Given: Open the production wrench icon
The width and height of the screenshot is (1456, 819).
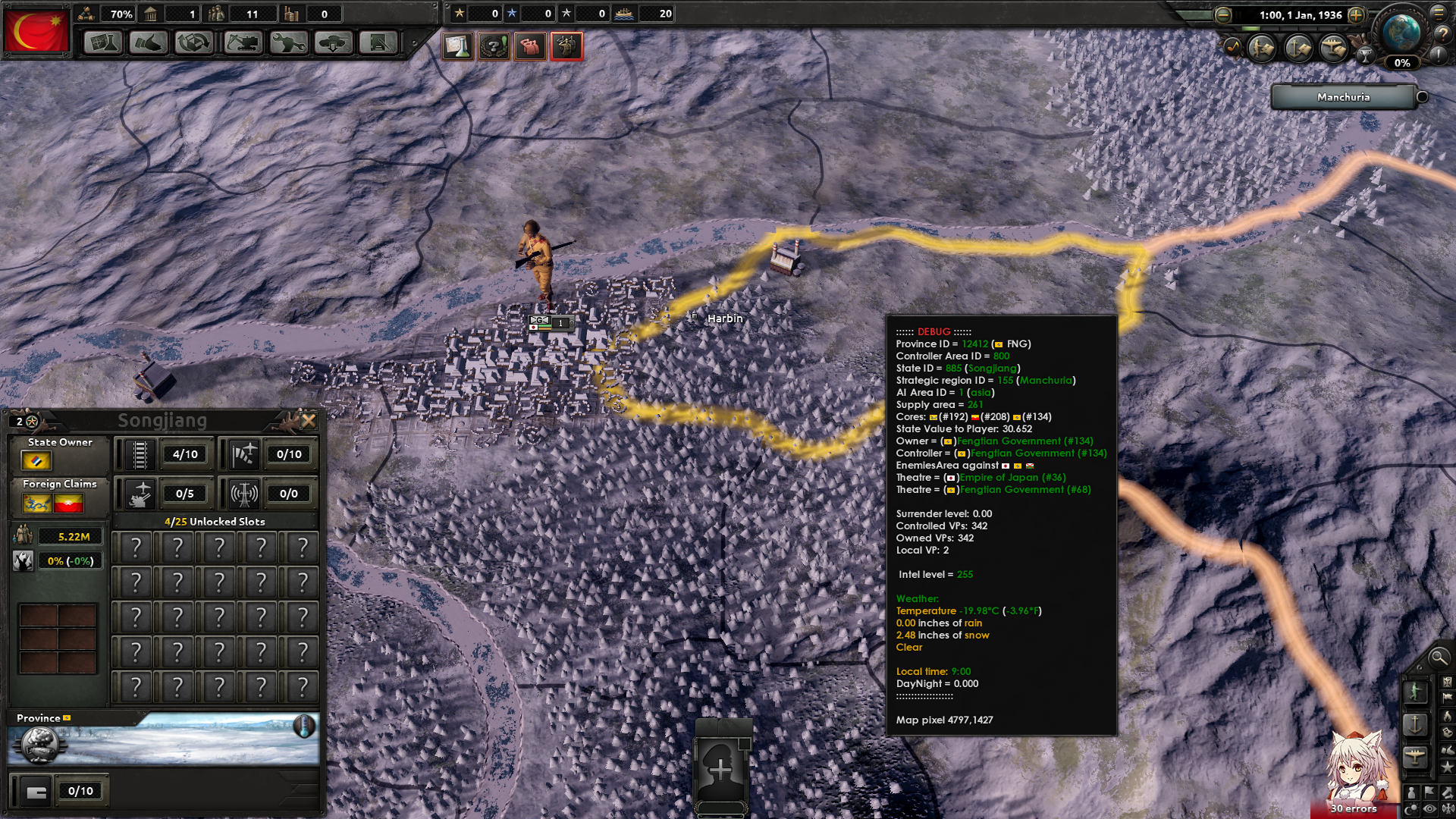Looking at the screenshot, I should 287,43.
